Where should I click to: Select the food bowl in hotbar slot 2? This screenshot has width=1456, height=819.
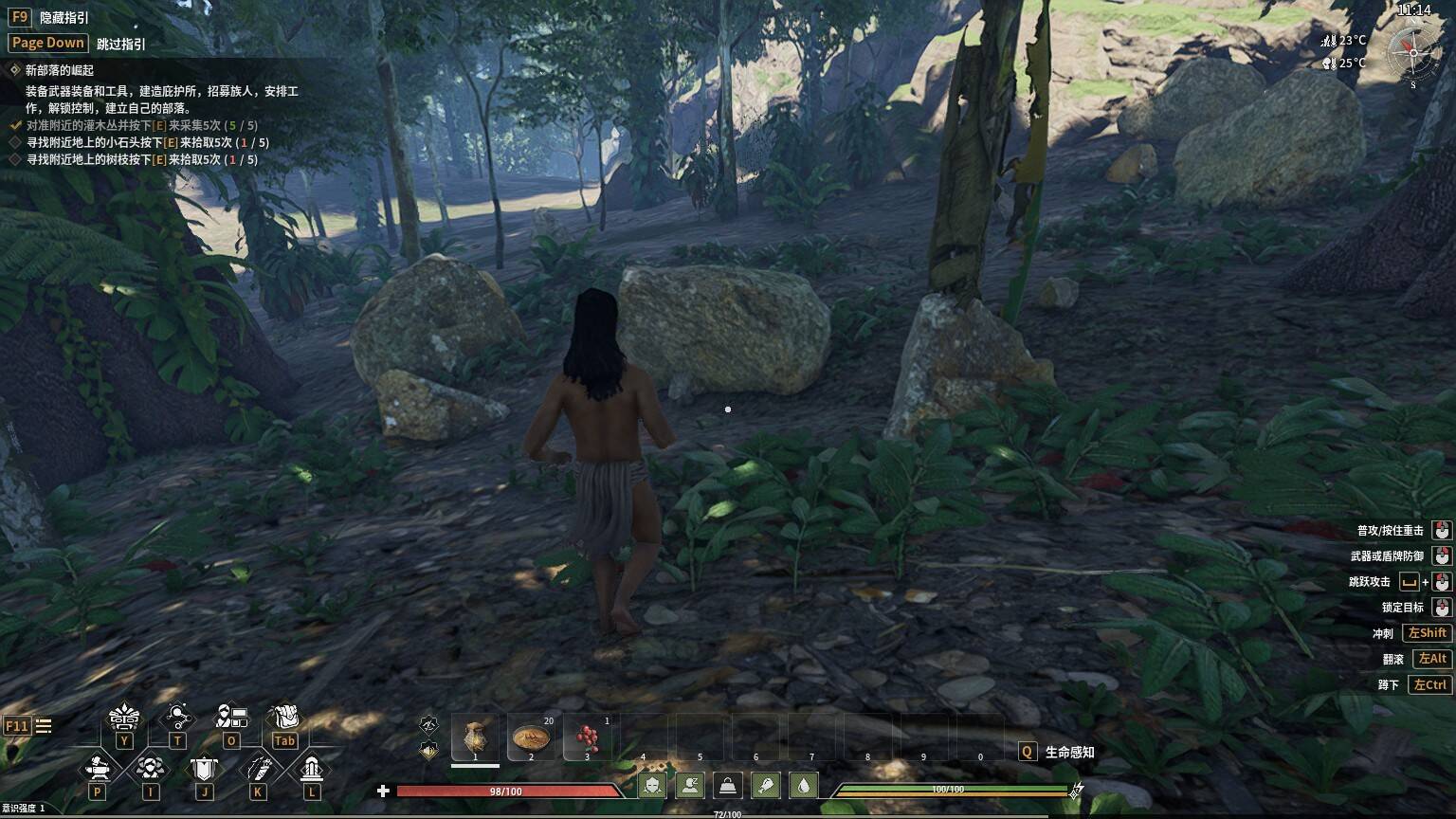[x=531, y=737]
